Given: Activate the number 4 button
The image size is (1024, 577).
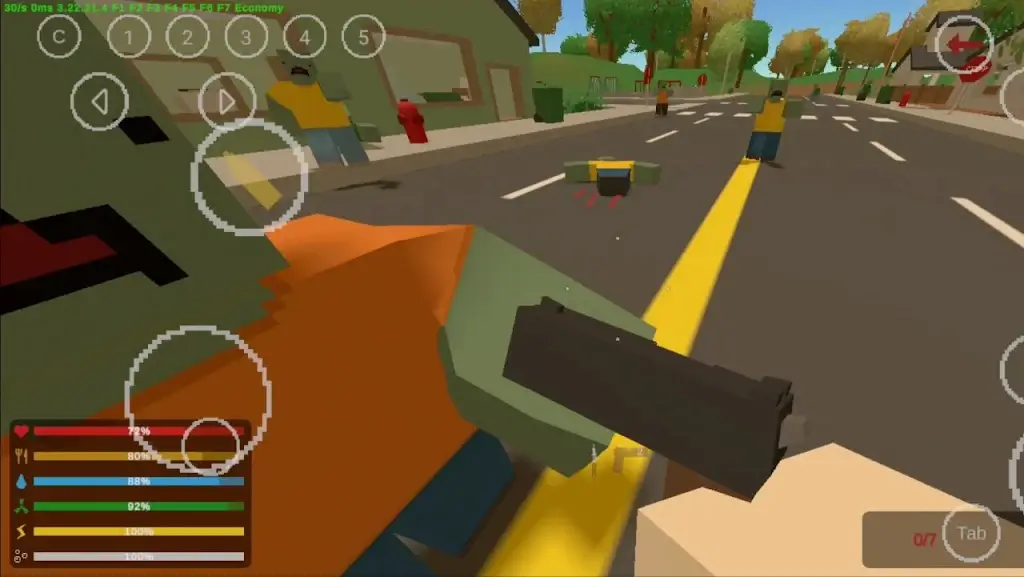Looking at the screenshot, I should 305,37.
